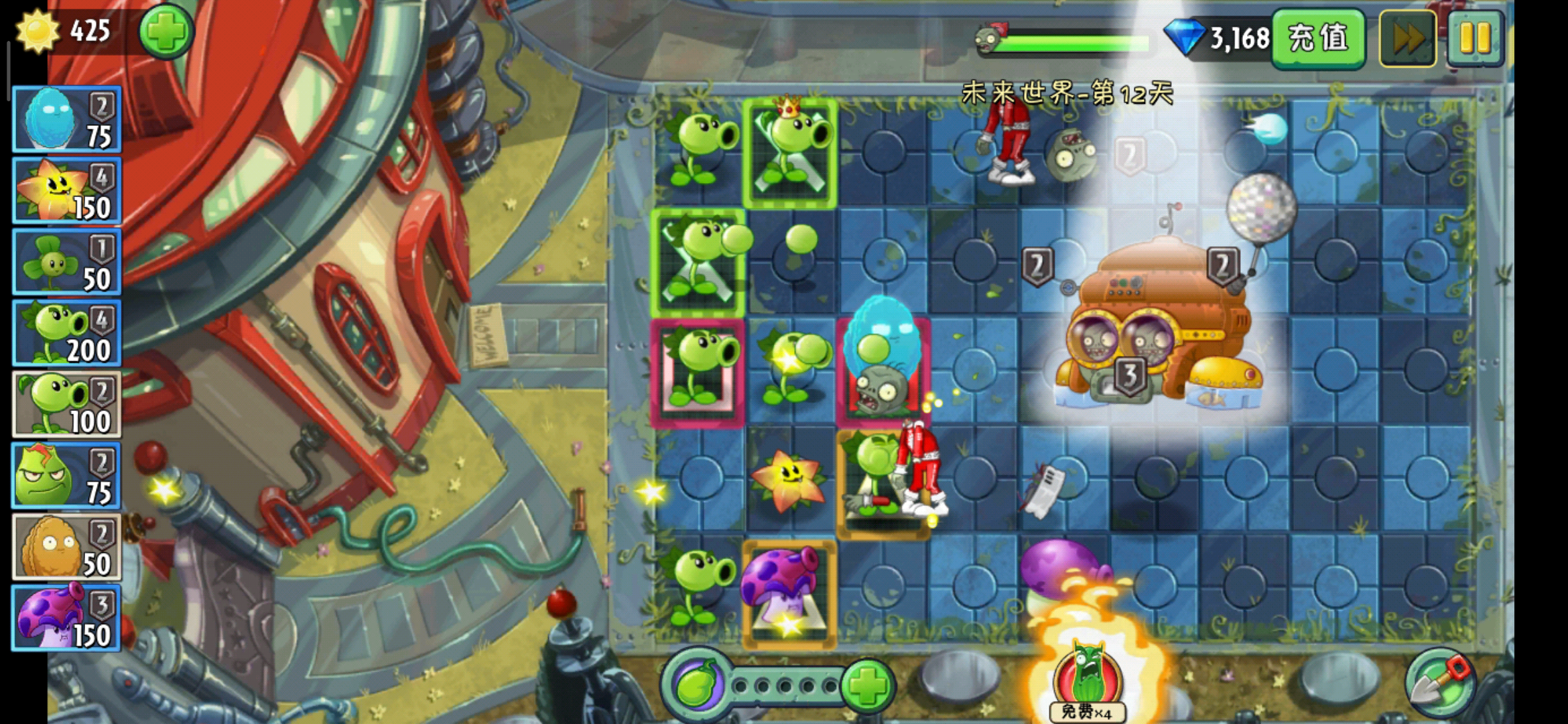The height and width of the screenshot is (724, 1568).
Task: Buy more plant food with plus button
Action: [867, 685]
